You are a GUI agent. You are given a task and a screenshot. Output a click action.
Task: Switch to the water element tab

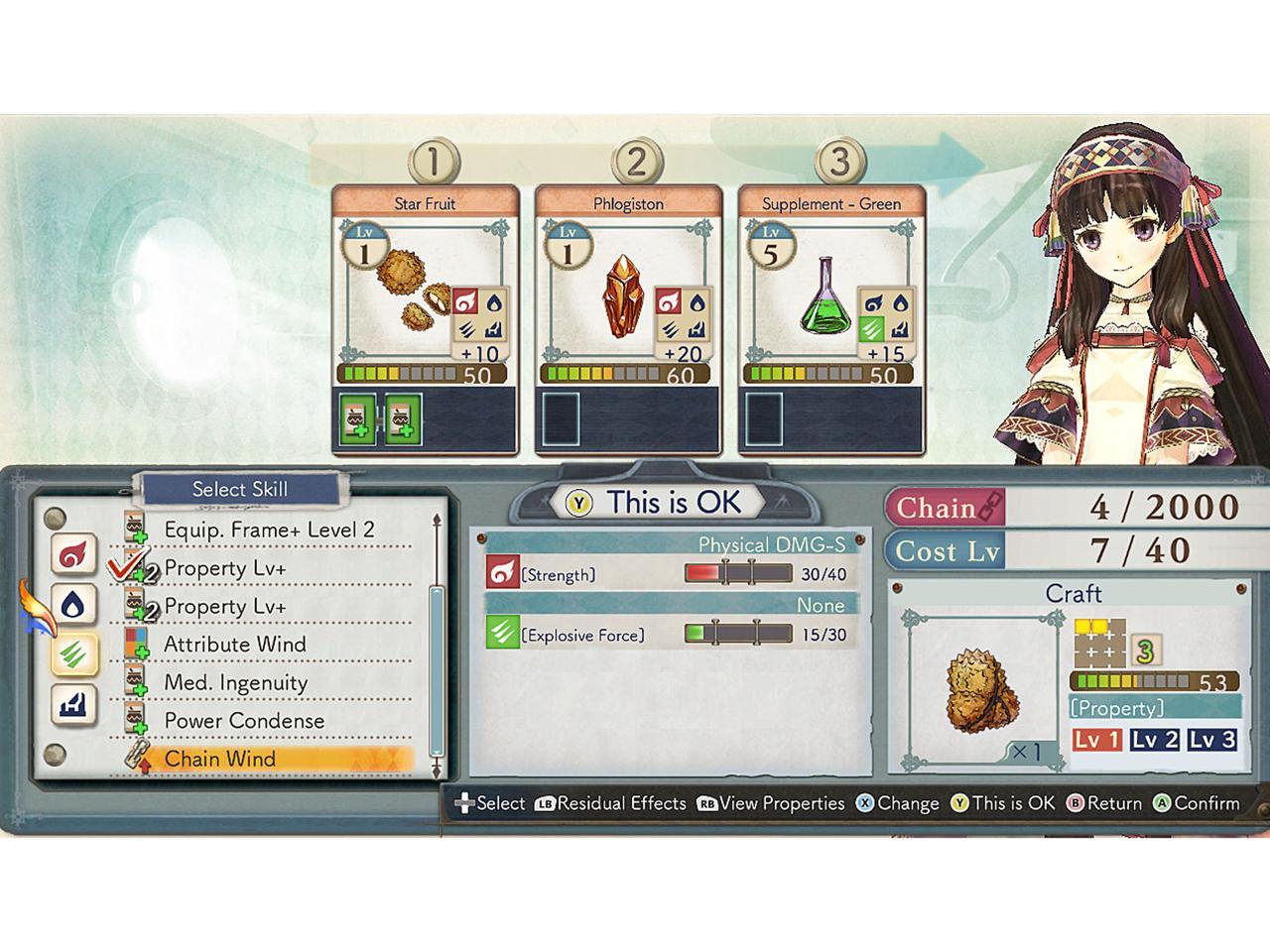(x=75, y=605)
